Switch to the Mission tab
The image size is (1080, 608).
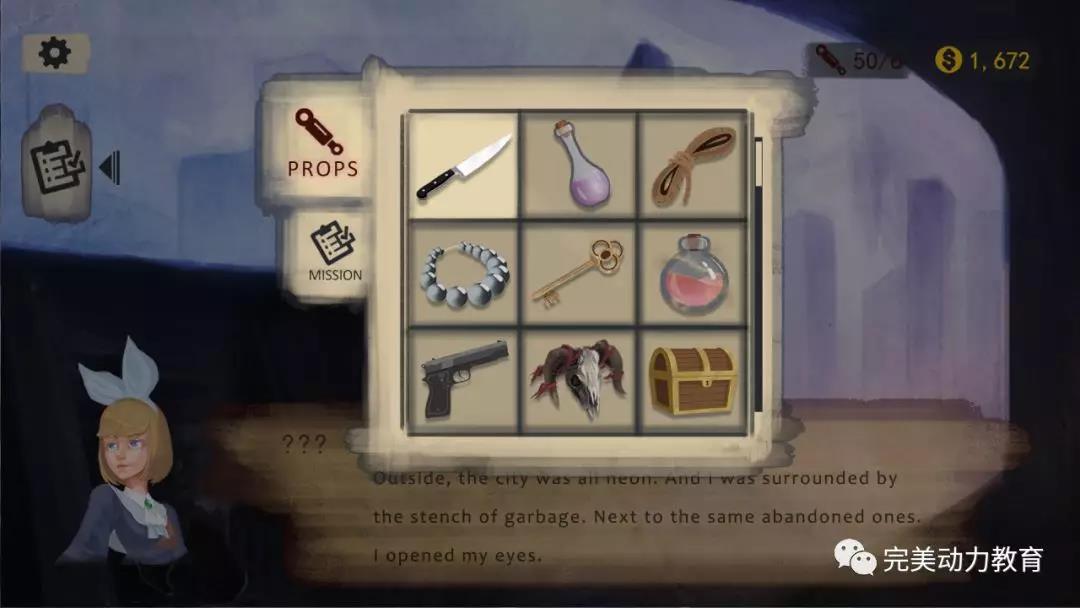tap(334, 254)
